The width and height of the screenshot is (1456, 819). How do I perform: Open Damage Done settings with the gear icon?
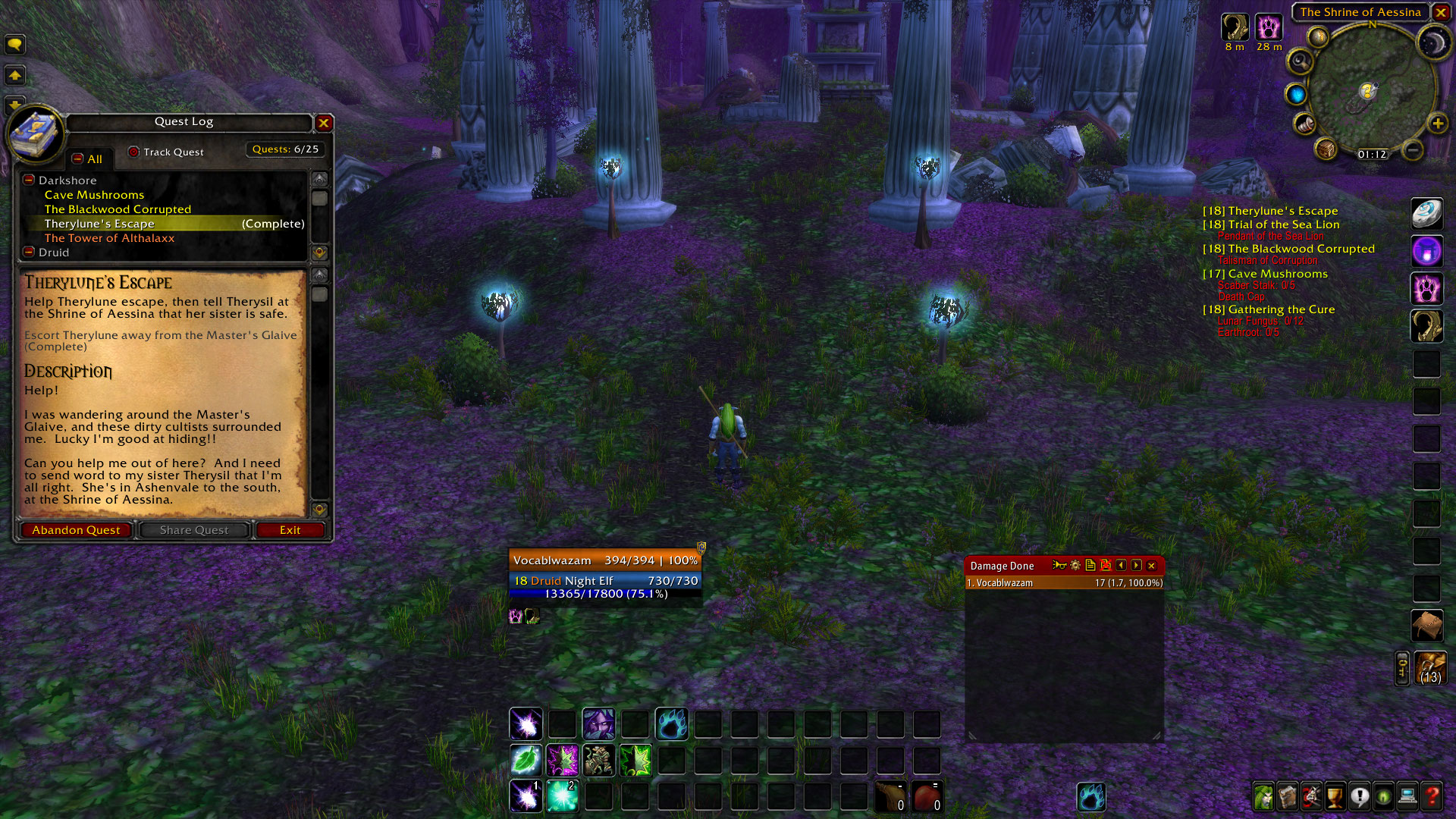pyautogui.click(x=1075, y=566)
